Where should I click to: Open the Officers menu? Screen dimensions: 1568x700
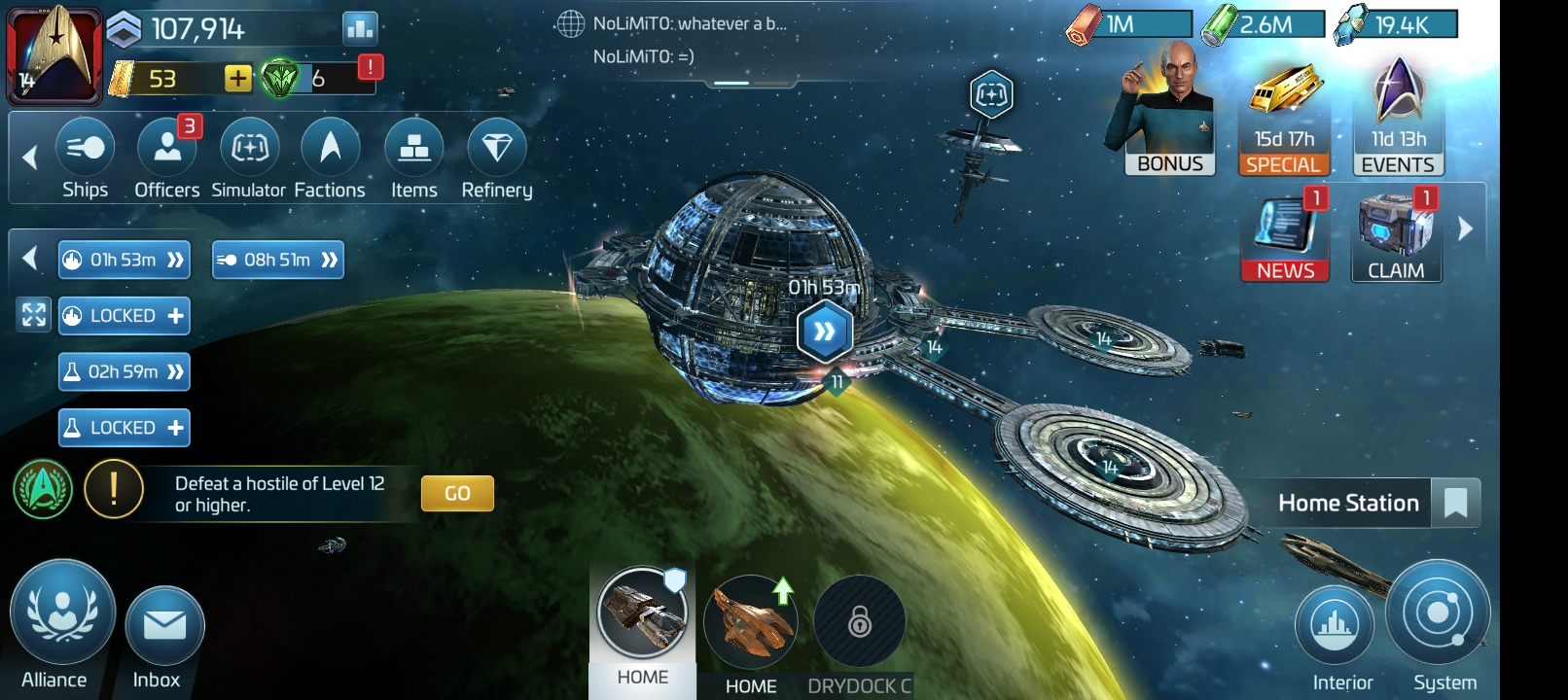tap(167, 157)
